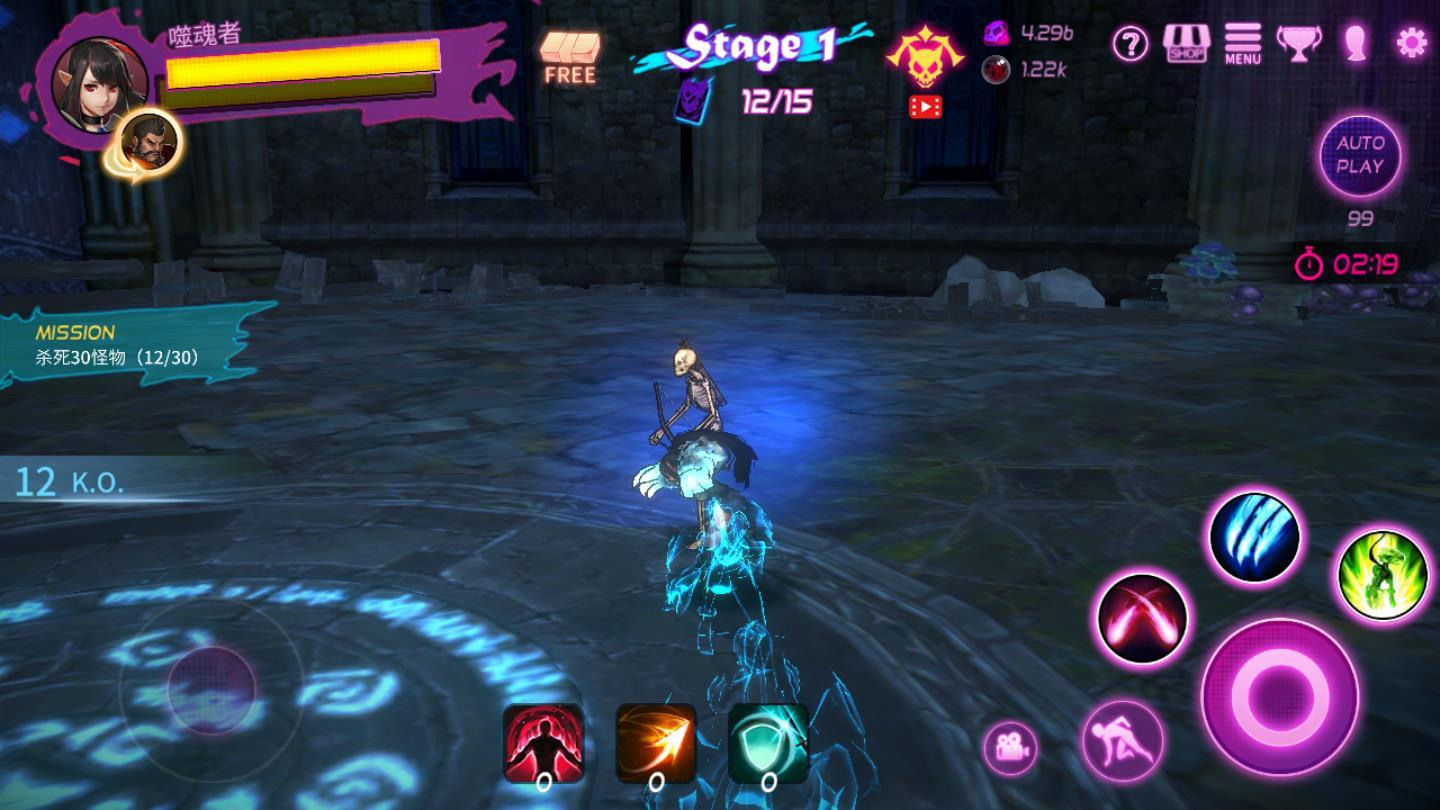Hit the large pink attack button
The width and height of the screenshot is (1440, 810).
coord(1279,696)
